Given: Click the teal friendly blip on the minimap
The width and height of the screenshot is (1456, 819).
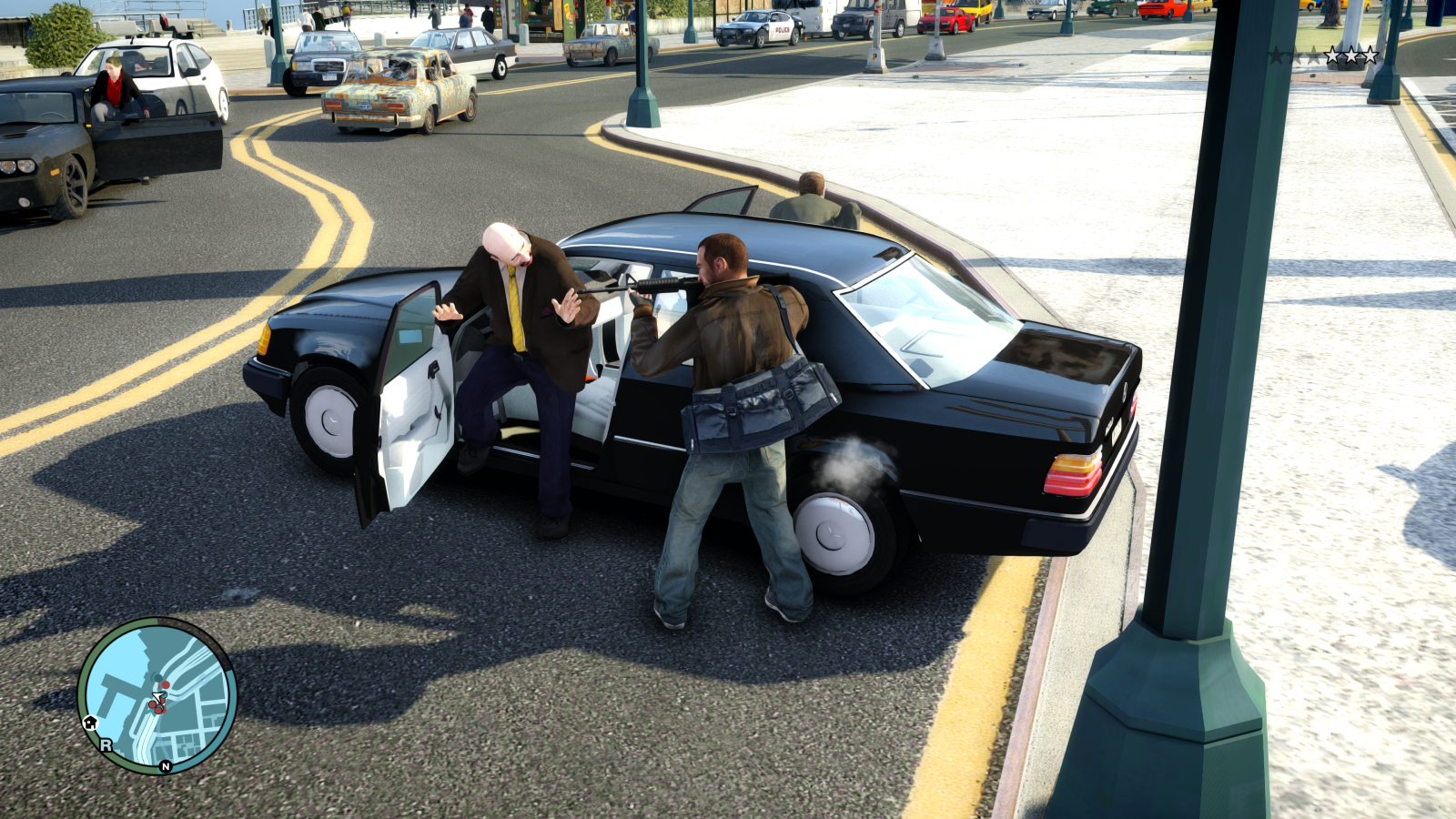Looking at the screenshot, I should point(157,677).
